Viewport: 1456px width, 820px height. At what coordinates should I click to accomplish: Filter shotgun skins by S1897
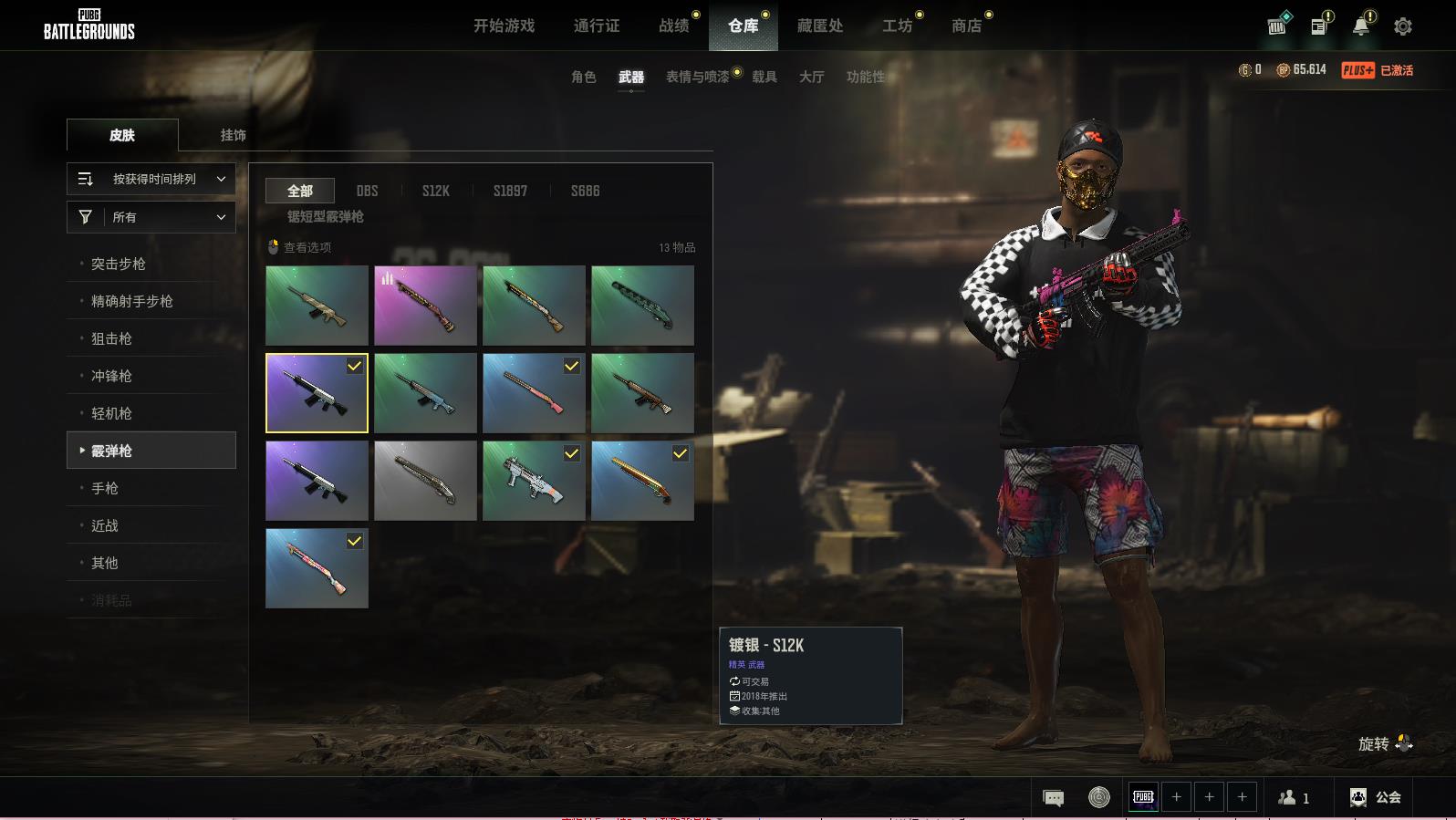coord(510,191)
